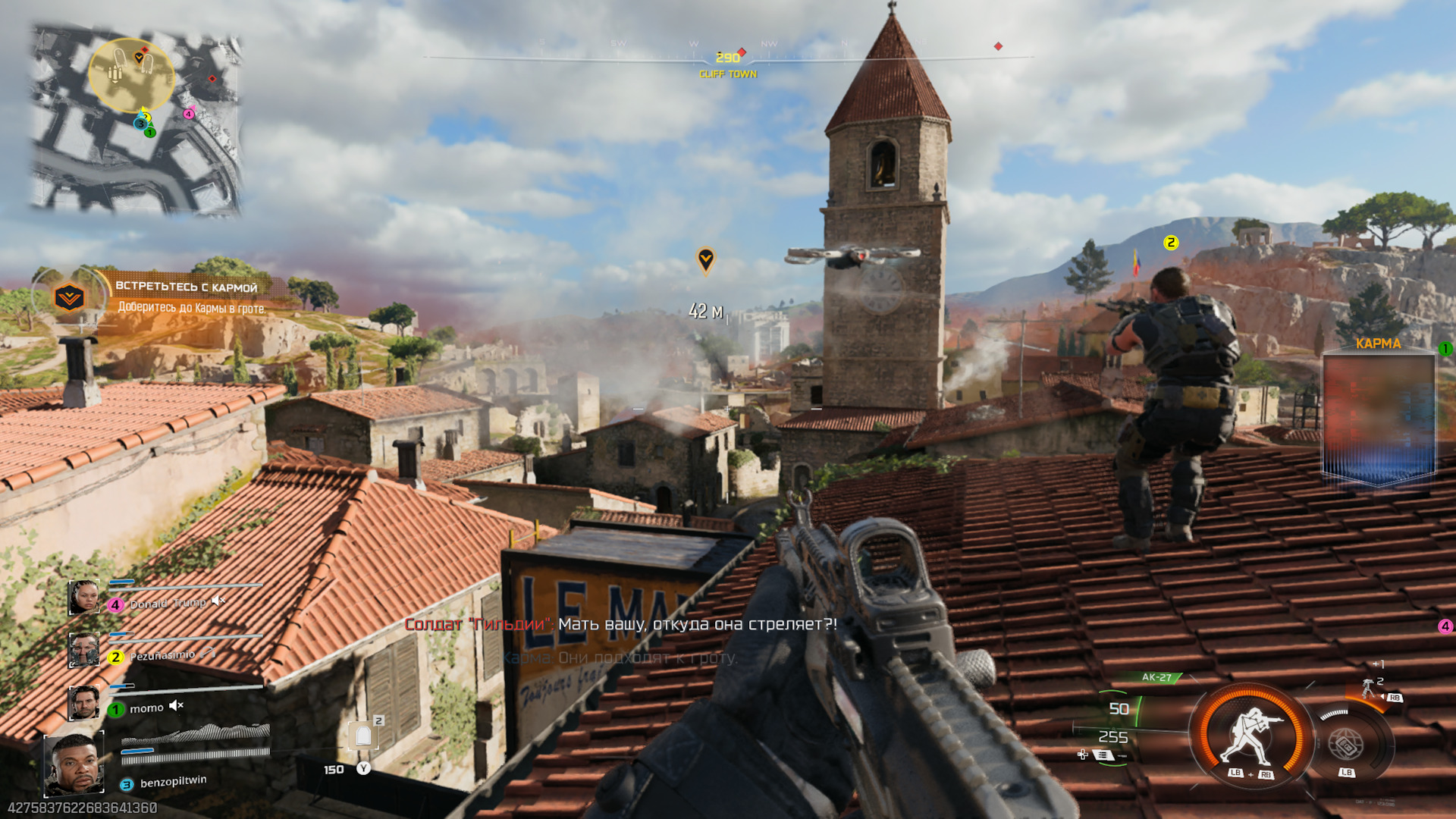
Task: Select squad member Donald Trump's portrait
Action: coord(83,598)
